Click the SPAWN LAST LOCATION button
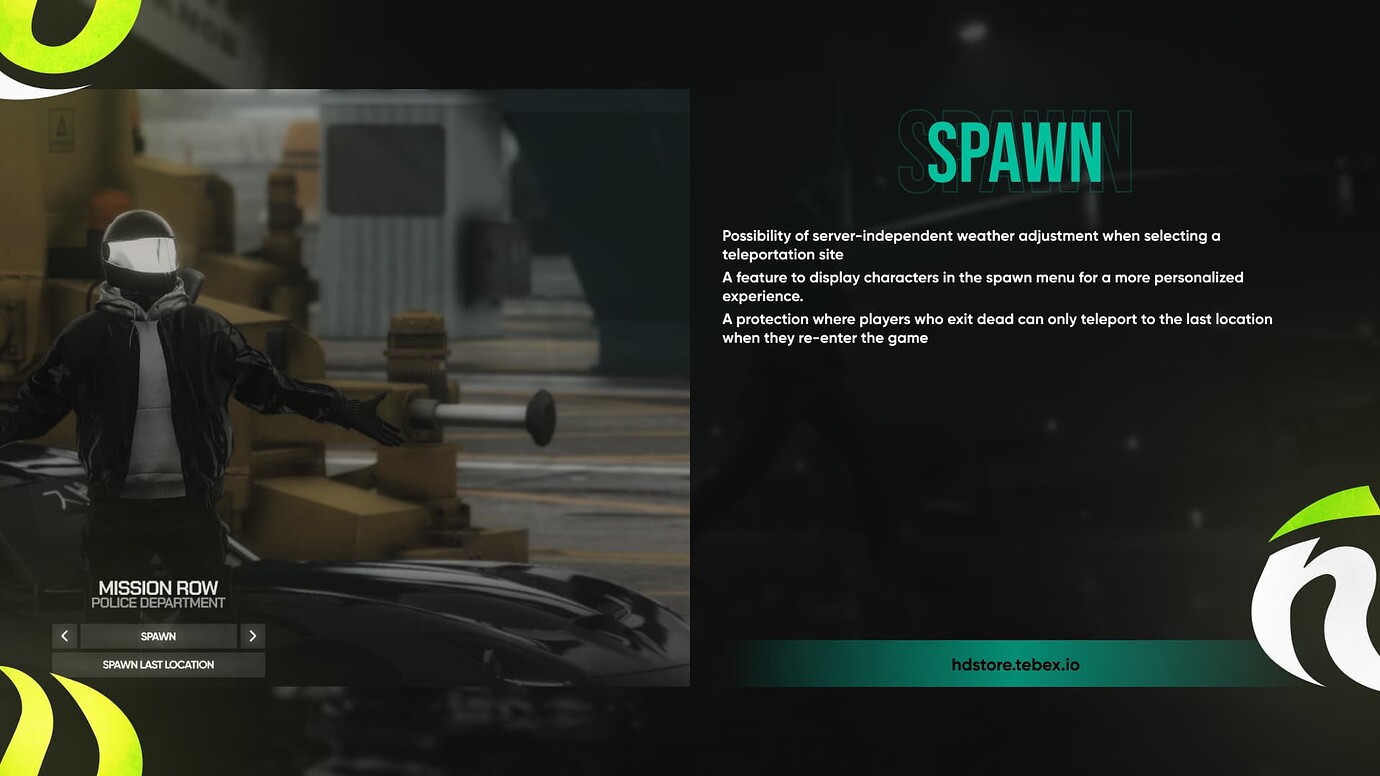Image resolution: width=1380 pixels, height=776 pixels. click(x=158, y=664)
